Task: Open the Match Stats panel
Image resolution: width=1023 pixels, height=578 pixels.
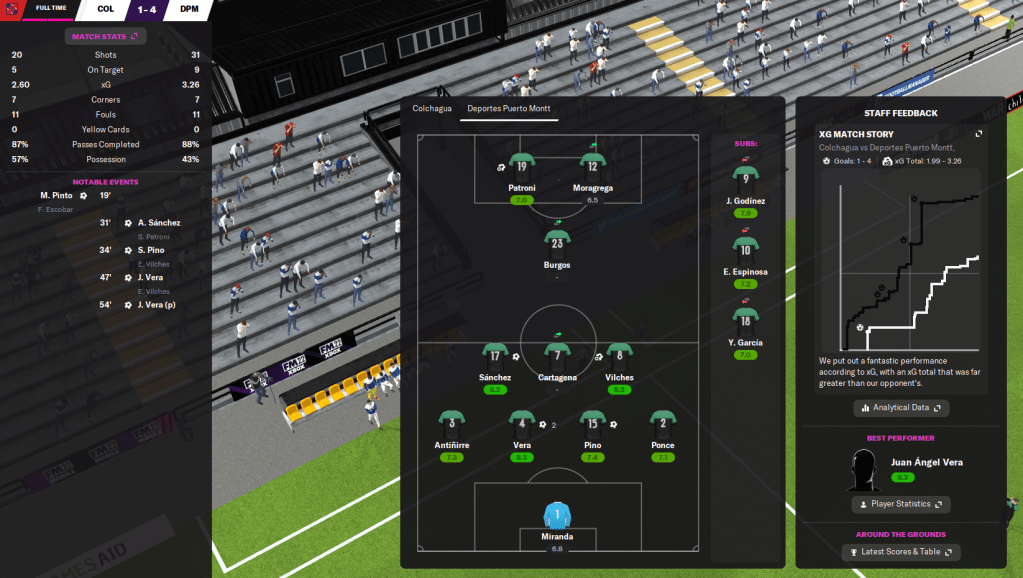Action: pyautogui.click(x=105, y=36)
